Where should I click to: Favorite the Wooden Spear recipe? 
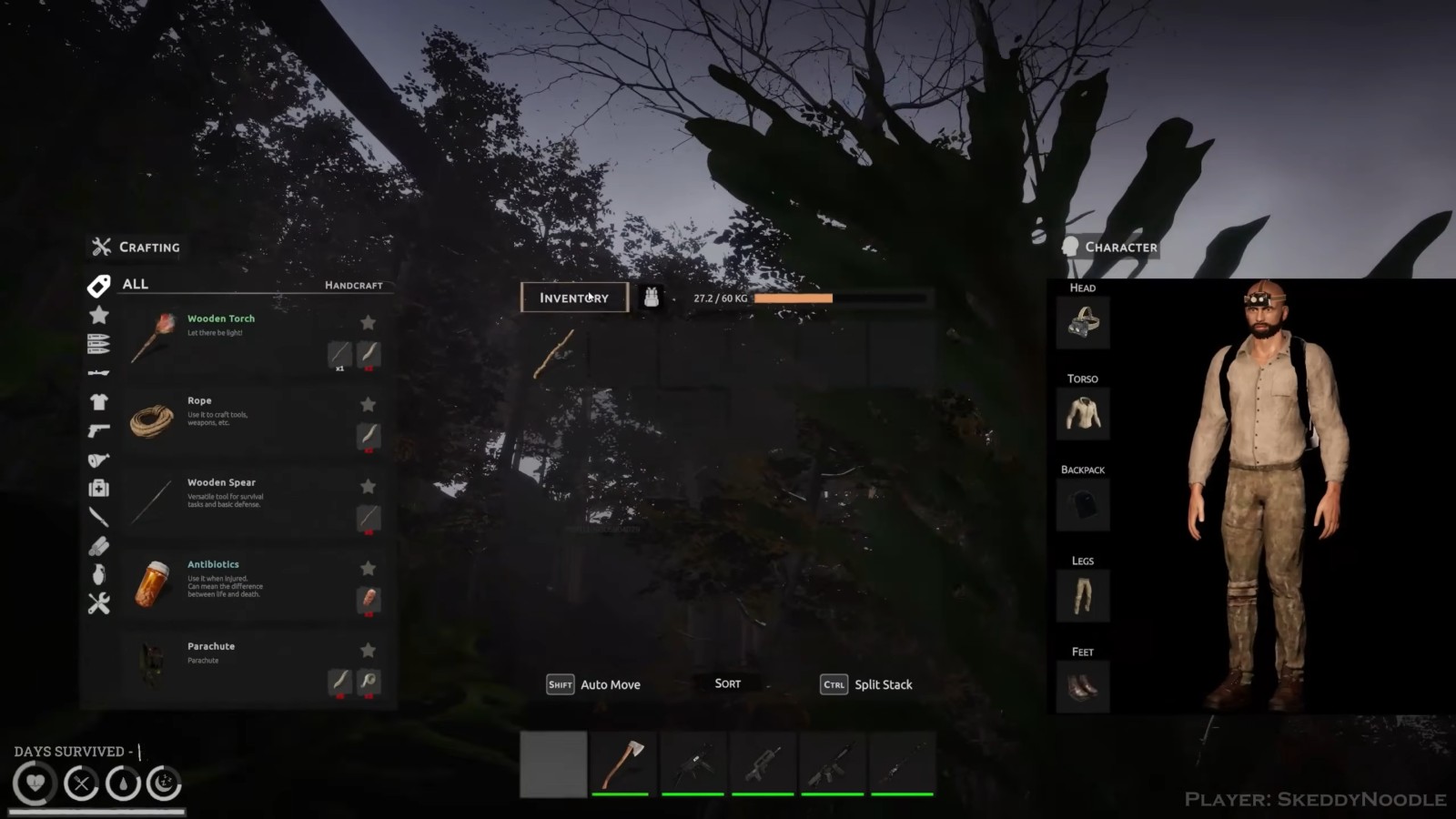coord(368,486)
